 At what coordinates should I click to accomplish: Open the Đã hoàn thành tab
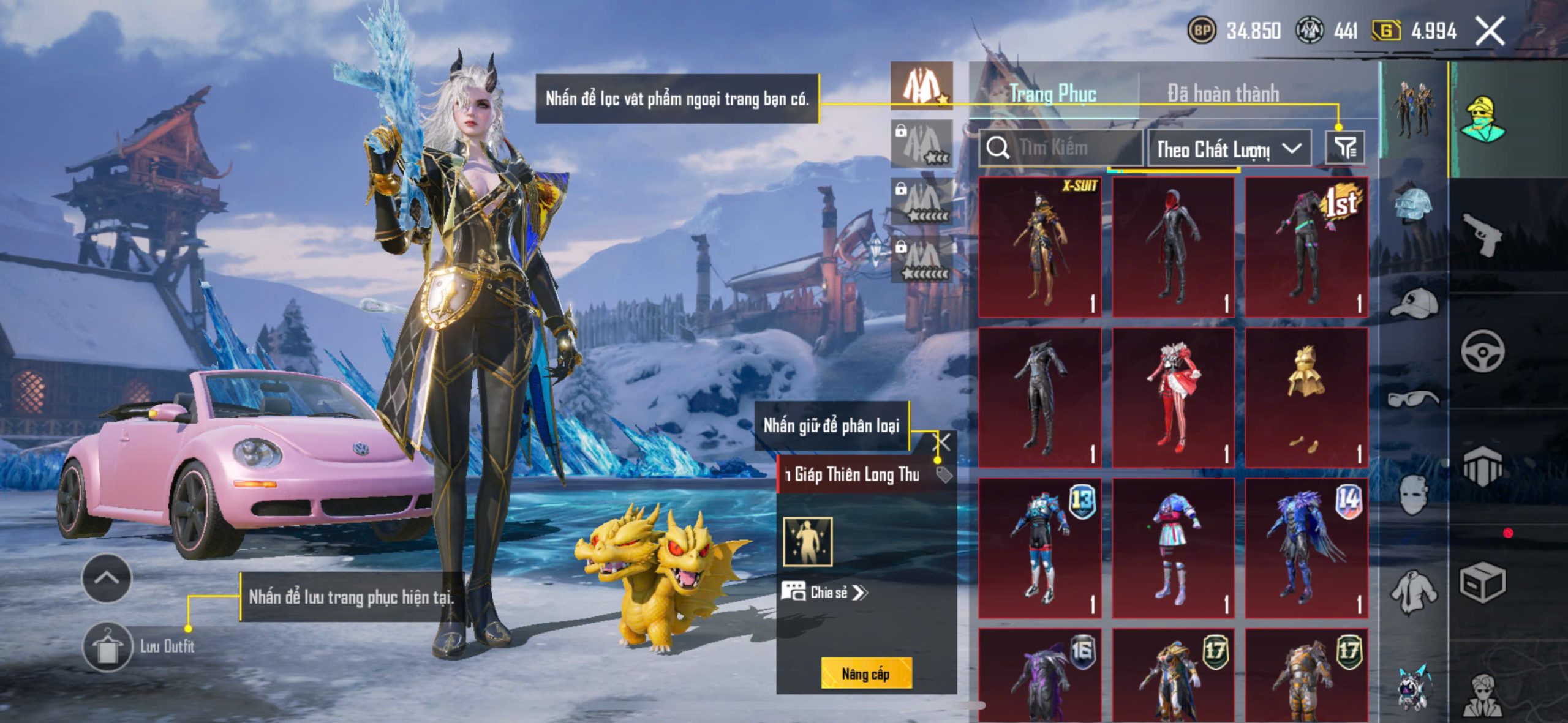pos(1223,94)
